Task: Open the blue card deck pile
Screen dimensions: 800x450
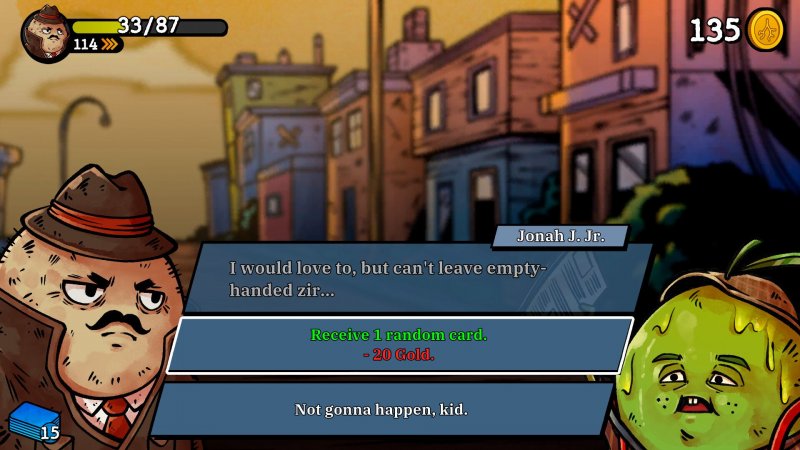Action: tap(32, 424)
